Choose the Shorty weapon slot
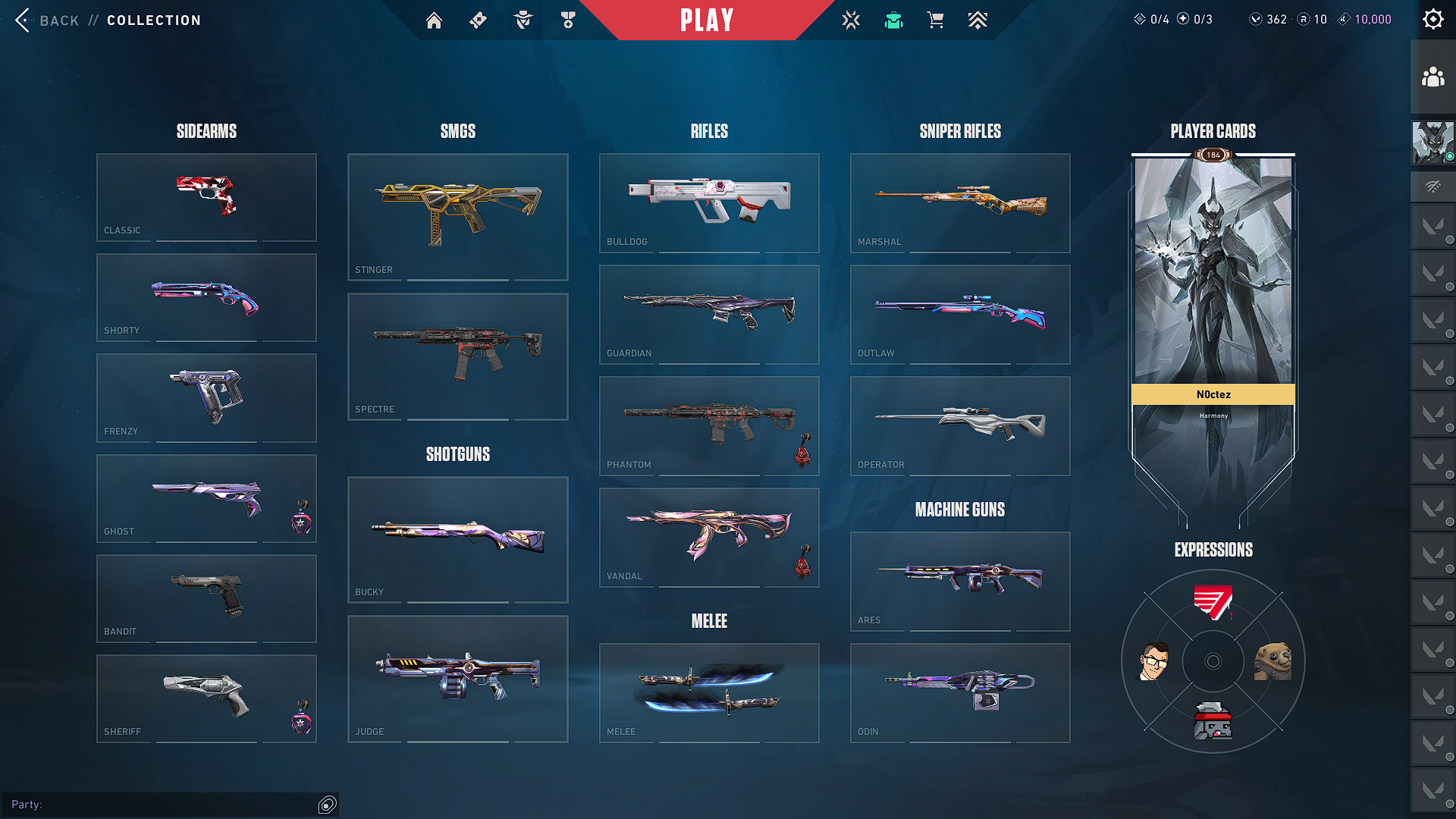Image resolution: width=1456 pixels, height=819 pixels. pos(206,297)
